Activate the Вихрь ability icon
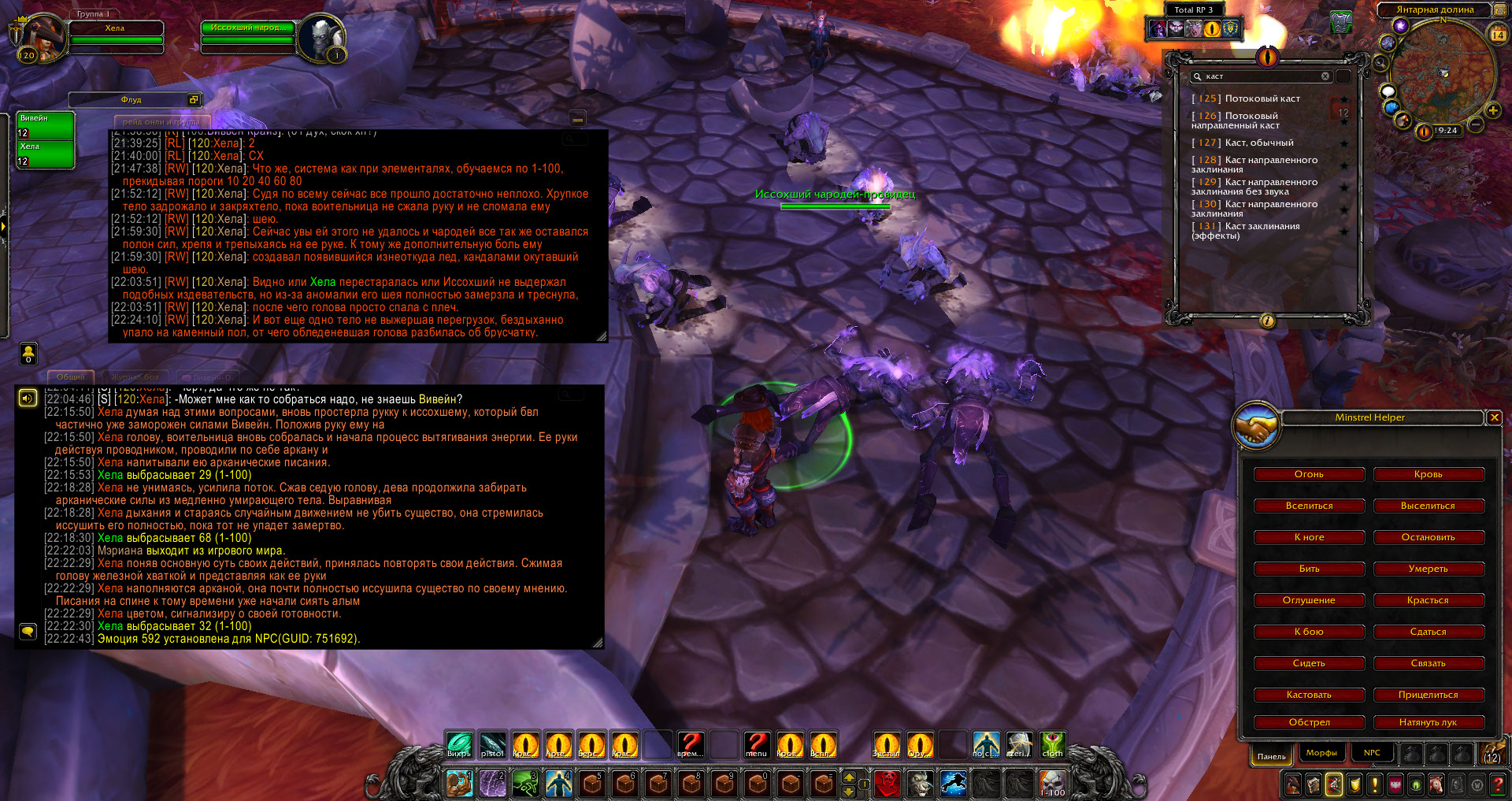Screen dimensions: 1512x801 coord(459,745)
